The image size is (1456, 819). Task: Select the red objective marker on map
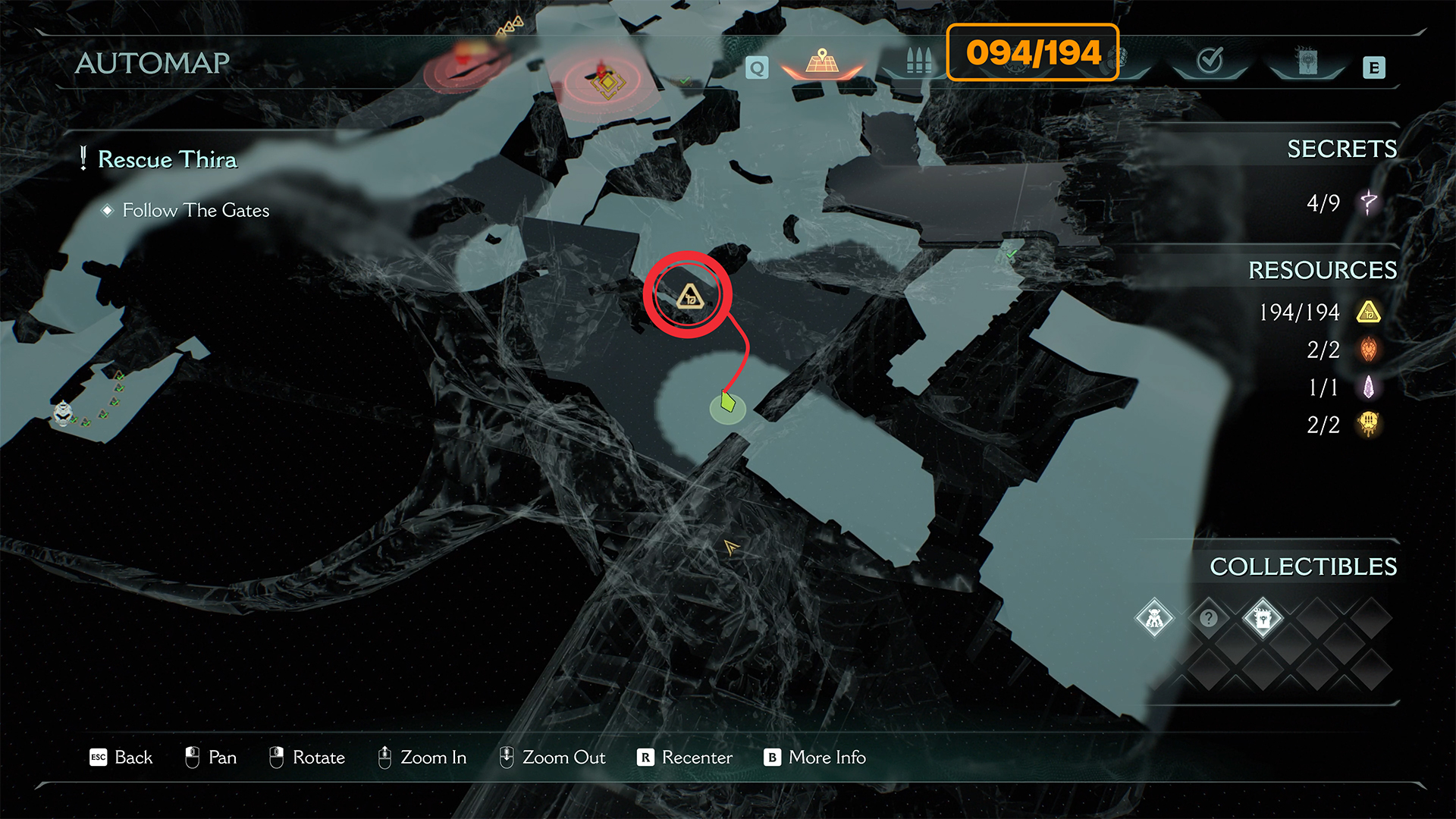pyautogui.click(x=605, y=79)
